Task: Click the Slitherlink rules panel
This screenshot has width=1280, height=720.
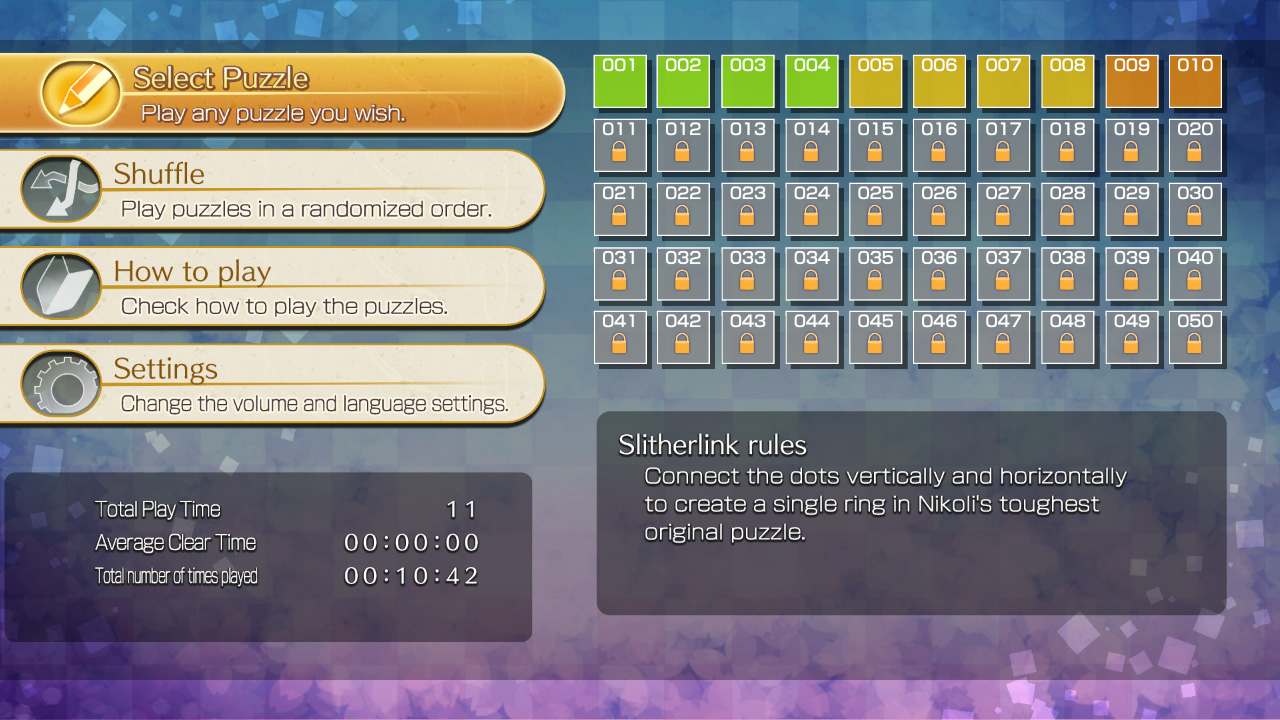Action: tap(910, 512)
